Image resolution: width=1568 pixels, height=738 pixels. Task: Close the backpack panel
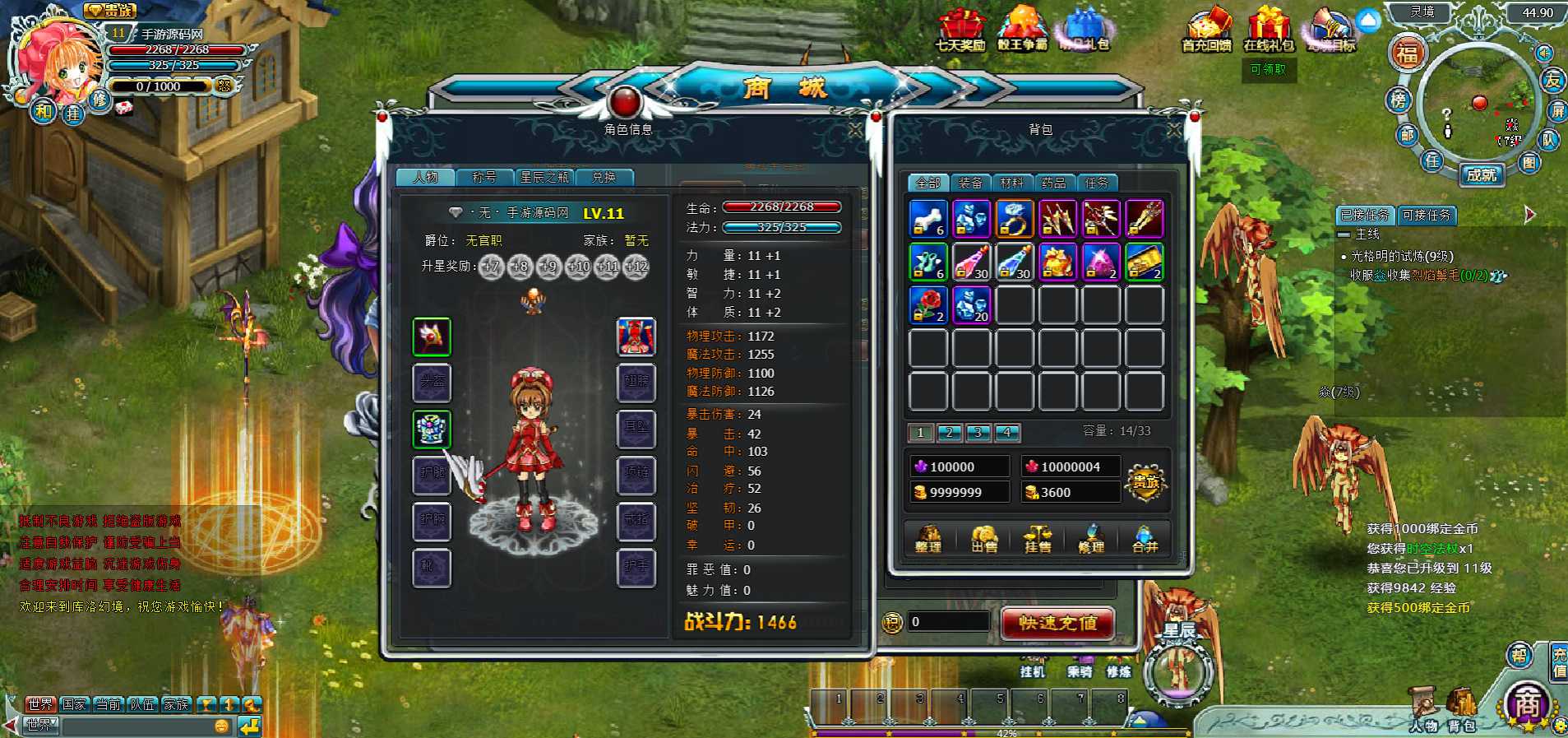[x=1174, y=130]
